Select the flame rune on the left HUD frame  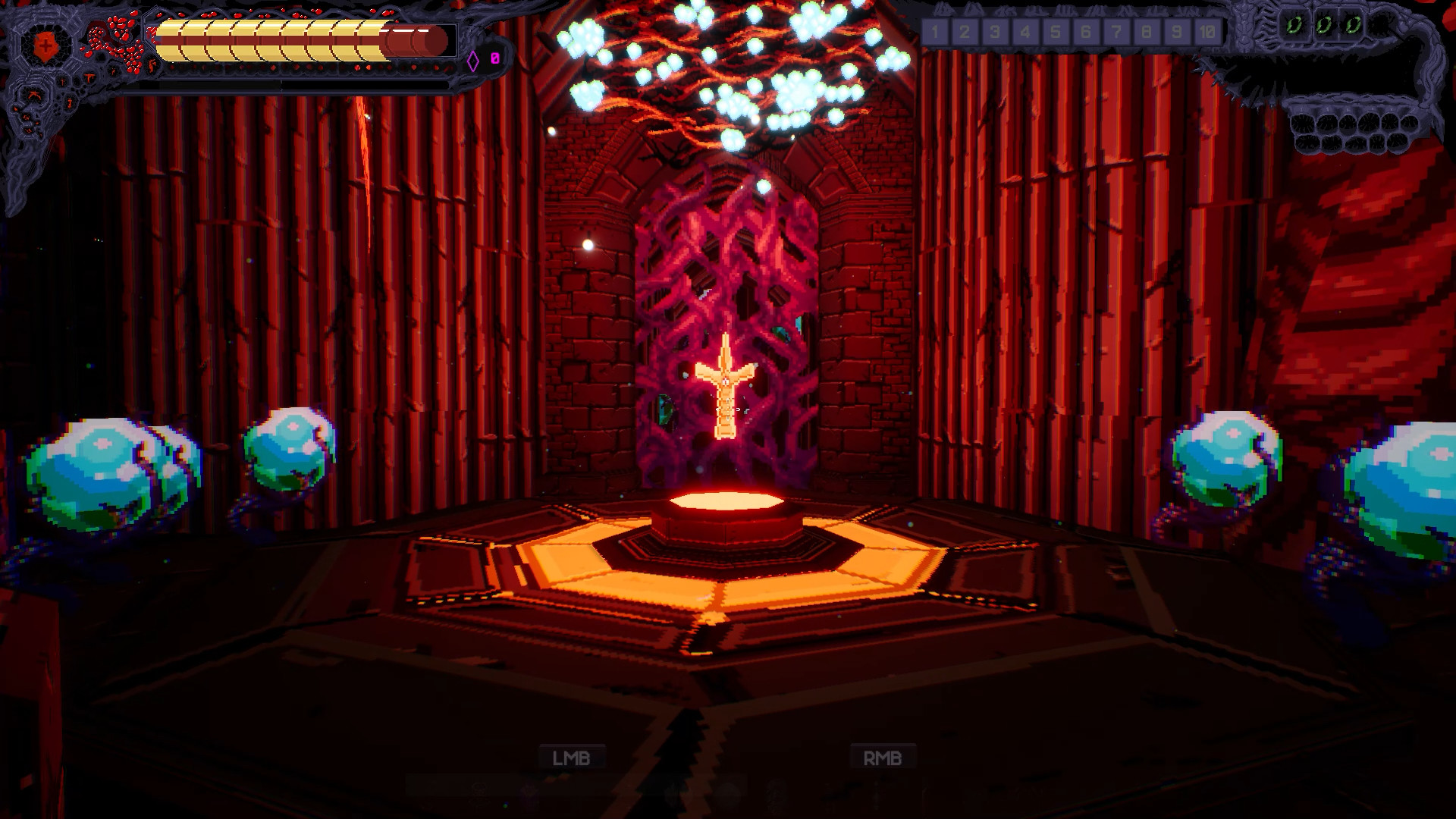coord(152,66)
